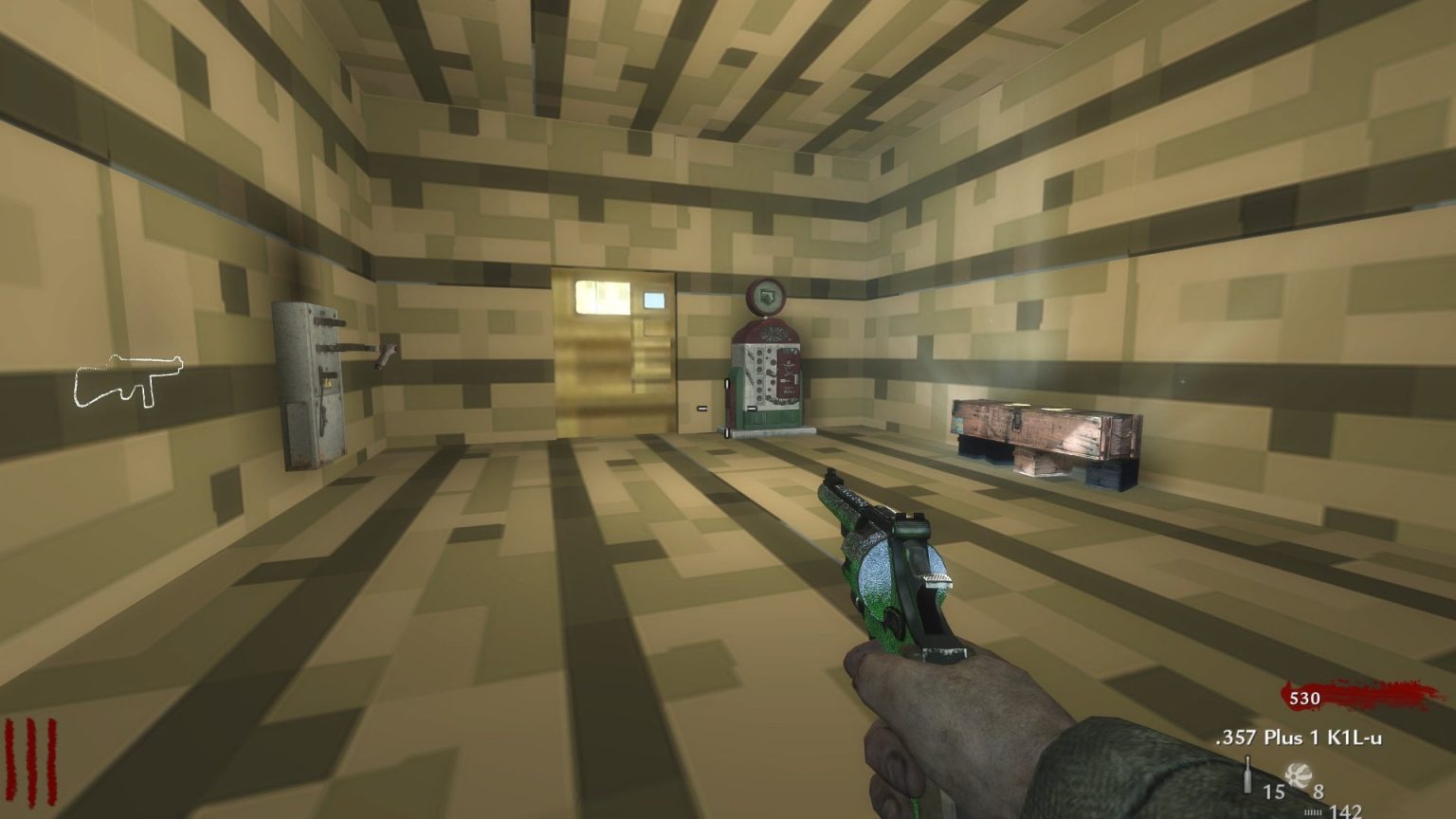The image size is (1456, 819).
Task: Click the reserve ammo count 142
Action: pos(1346,810)
